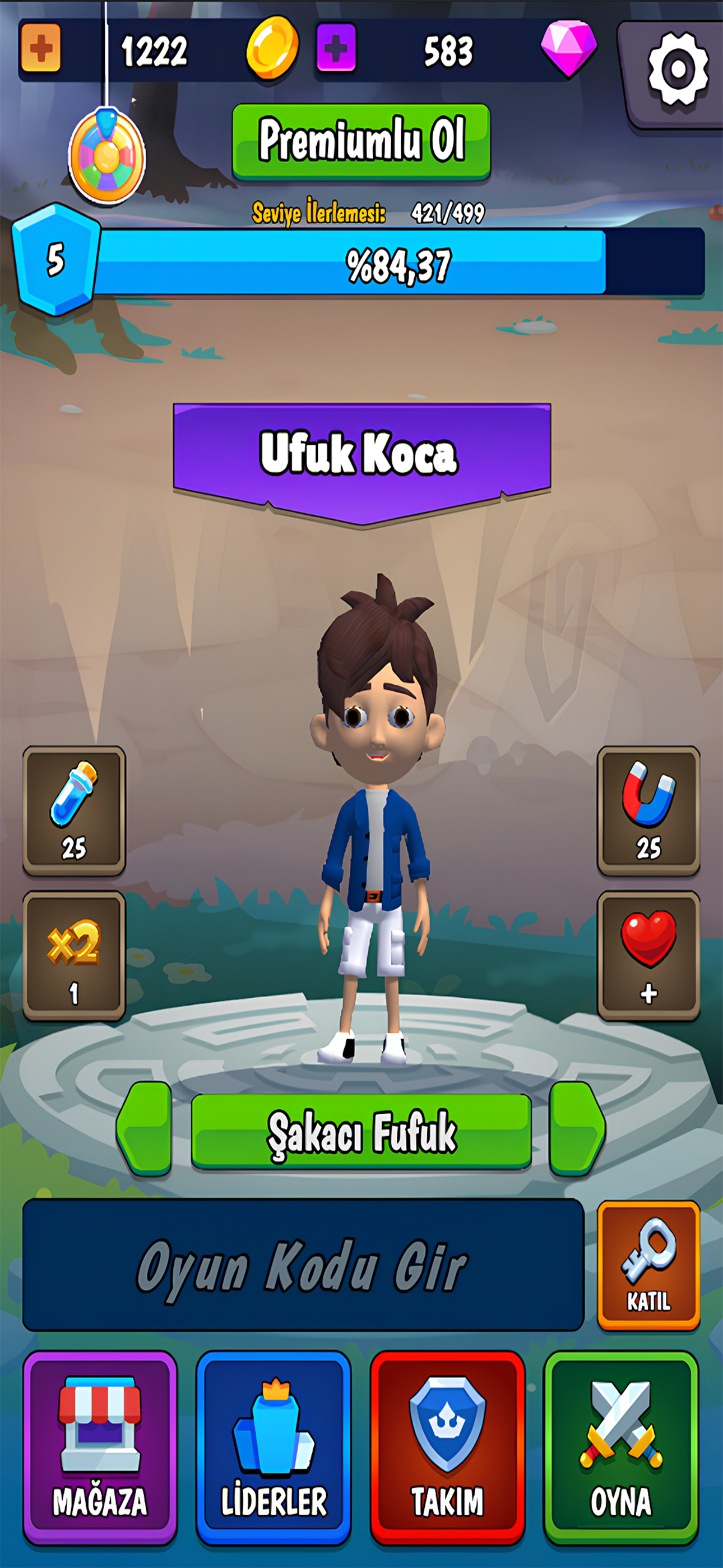Add an extra heart life
The height and width of the screenshot is (1568, 723).
click(x=648, y=954)
